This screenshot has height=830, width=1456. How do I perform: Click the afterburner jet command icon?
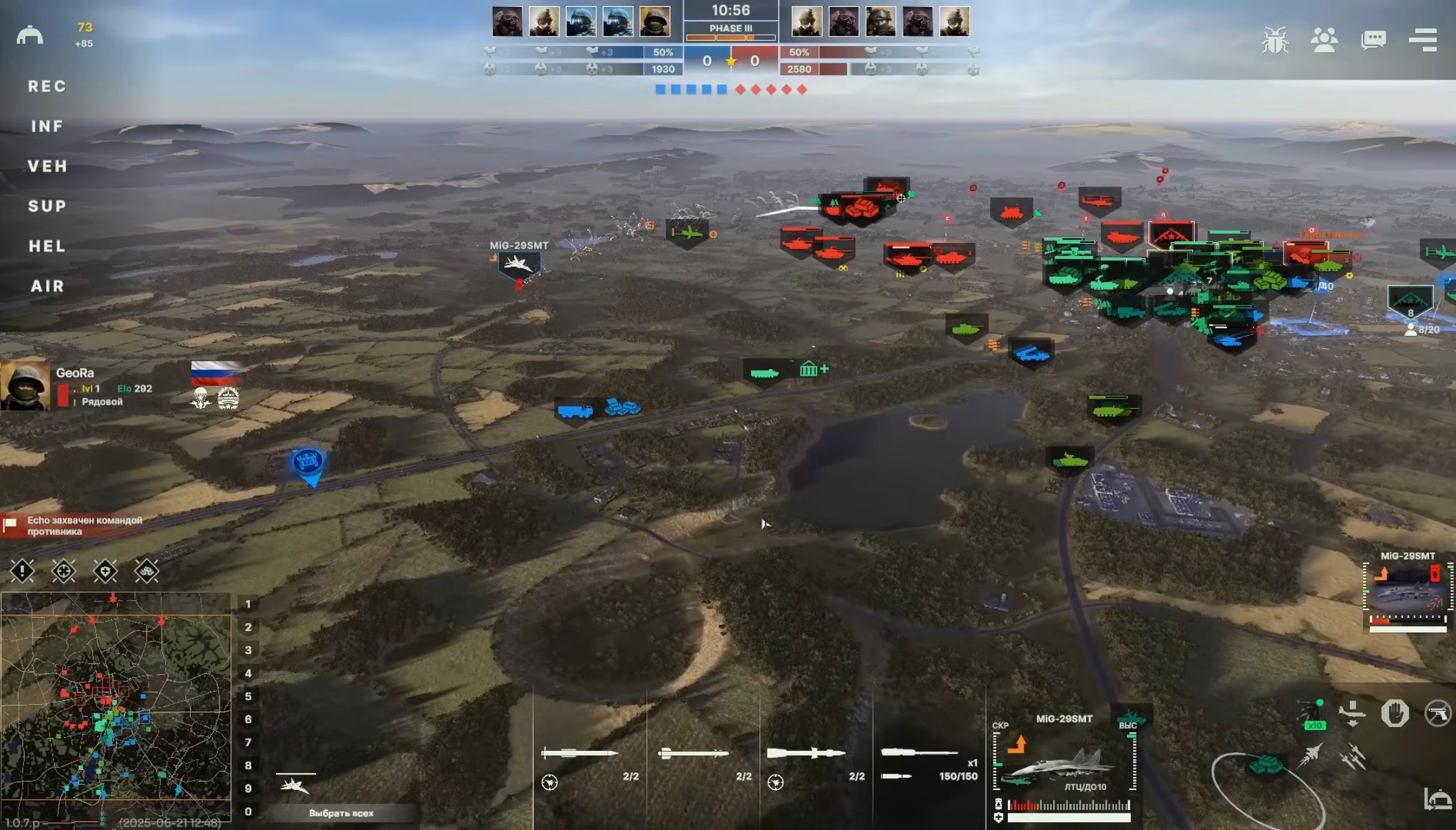point(1310,756)
